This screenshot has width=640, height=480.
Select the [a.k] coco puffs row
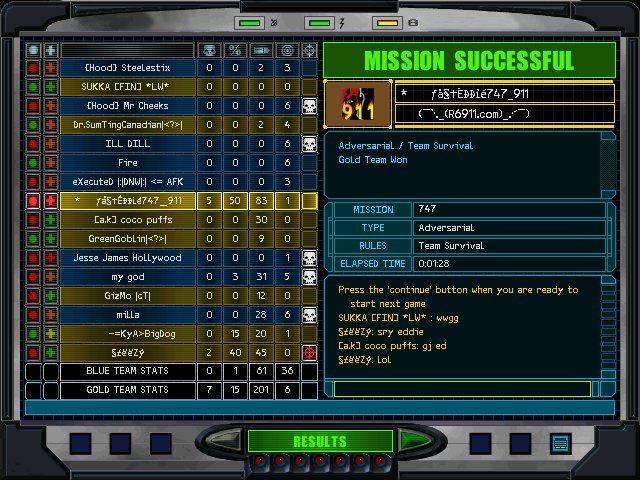pos(128,220)
